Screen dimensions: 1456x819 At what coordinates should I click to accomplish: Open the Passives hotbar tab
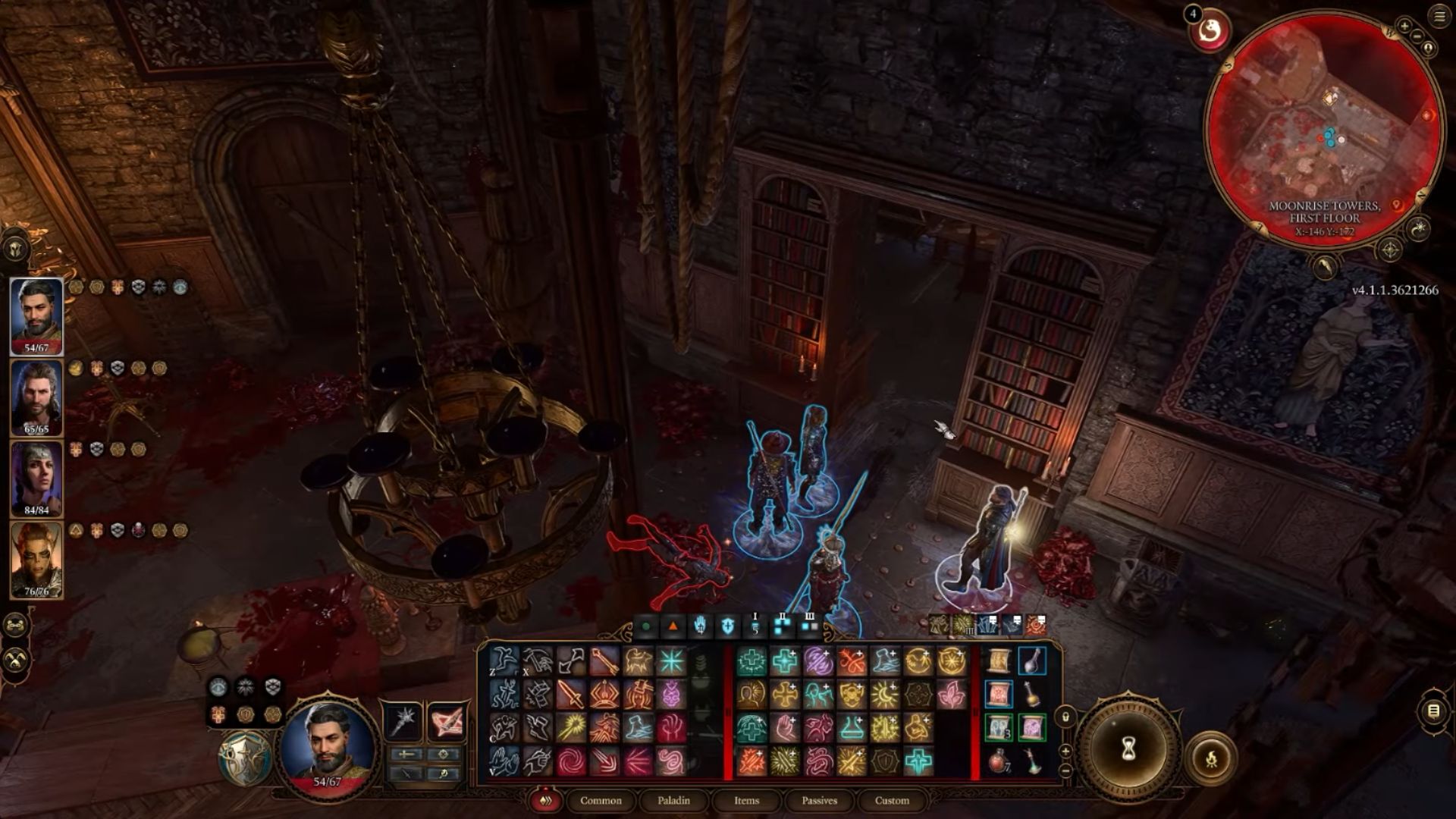pyautogui.click(x=820, y=801)
